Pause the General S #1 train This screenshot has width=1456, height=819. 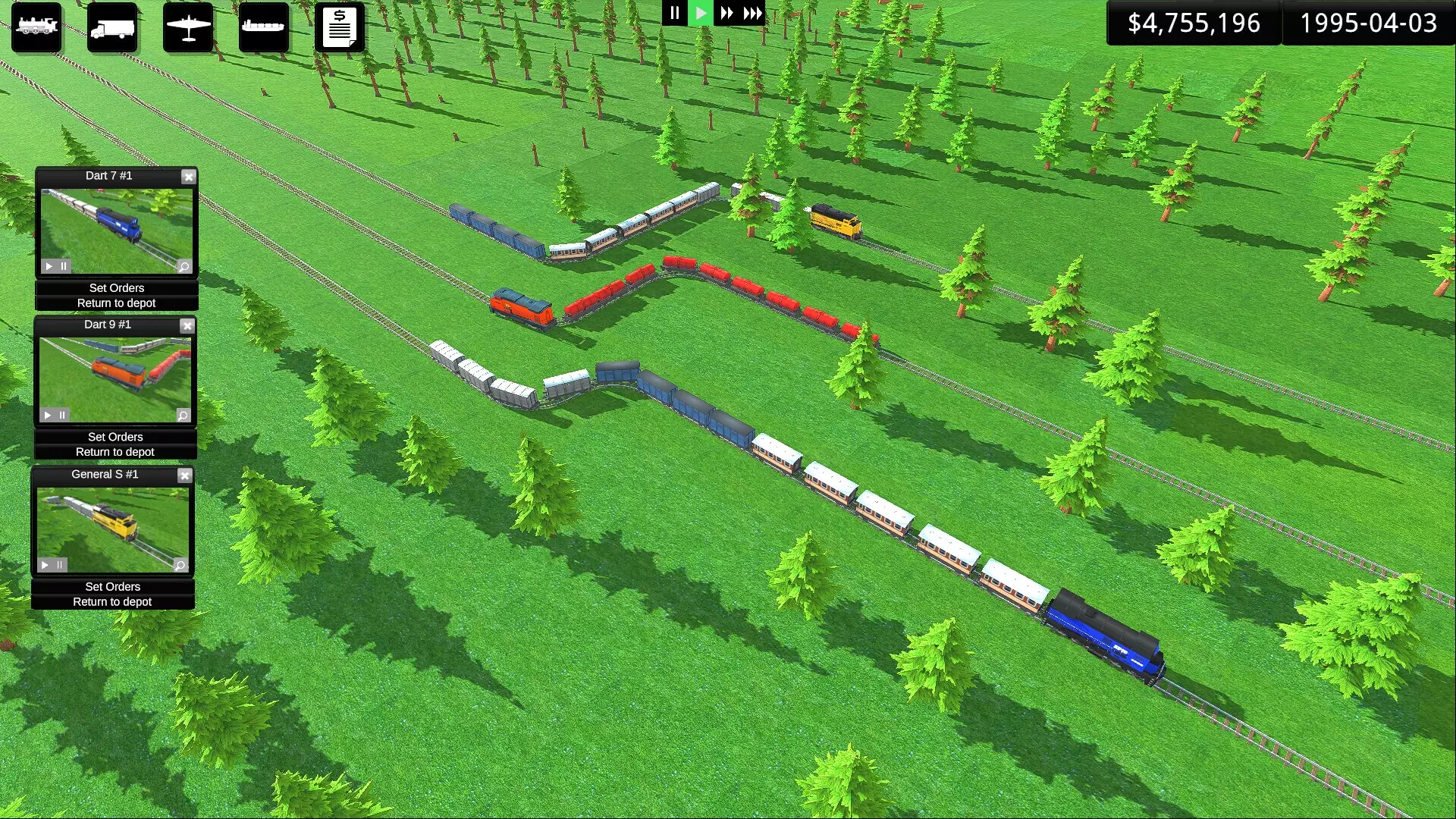click(x=60, y=565)
